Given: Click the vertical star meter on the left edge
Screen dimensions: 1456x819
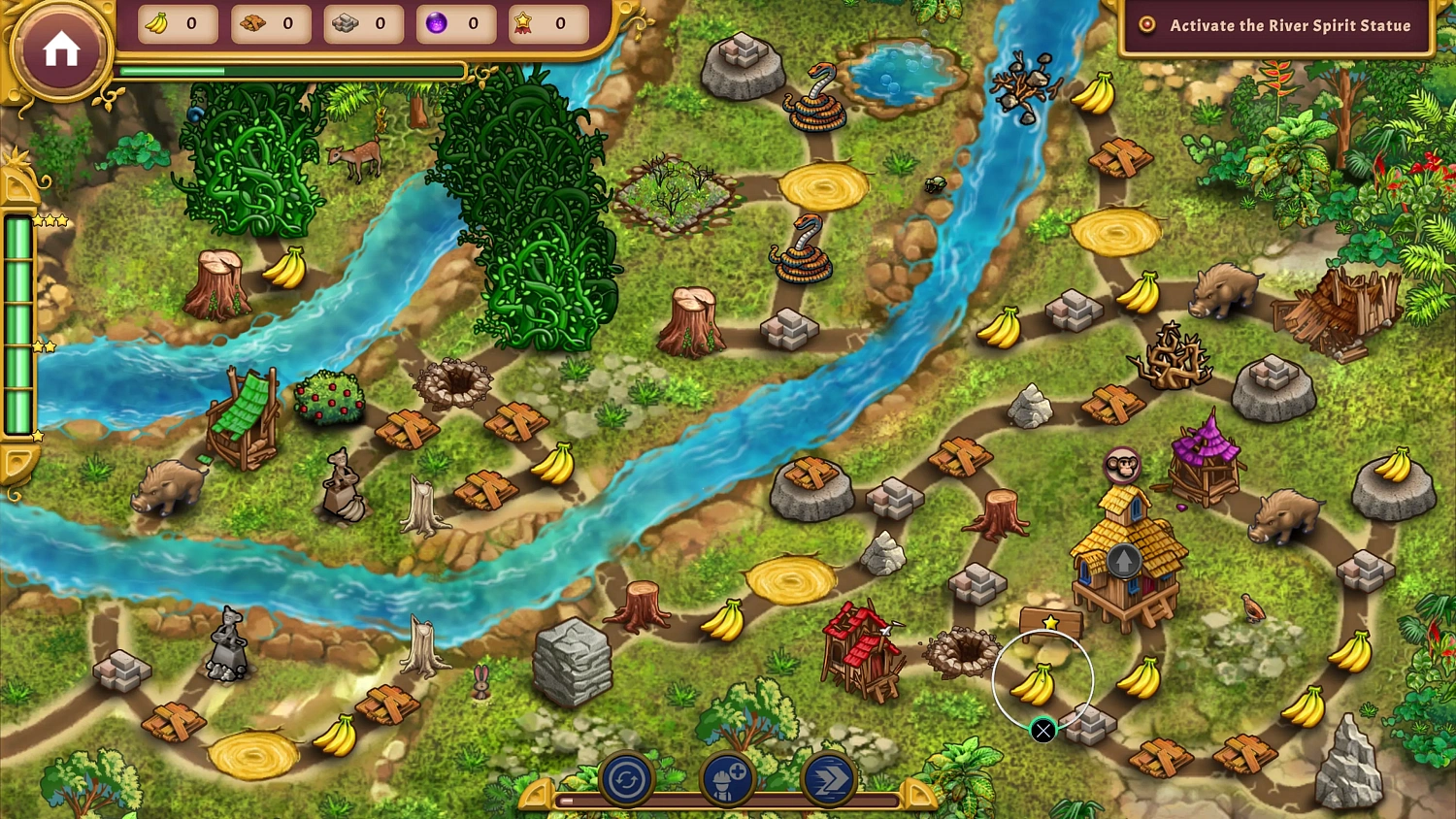Looking at the screenshot, I should click(19, 325).
